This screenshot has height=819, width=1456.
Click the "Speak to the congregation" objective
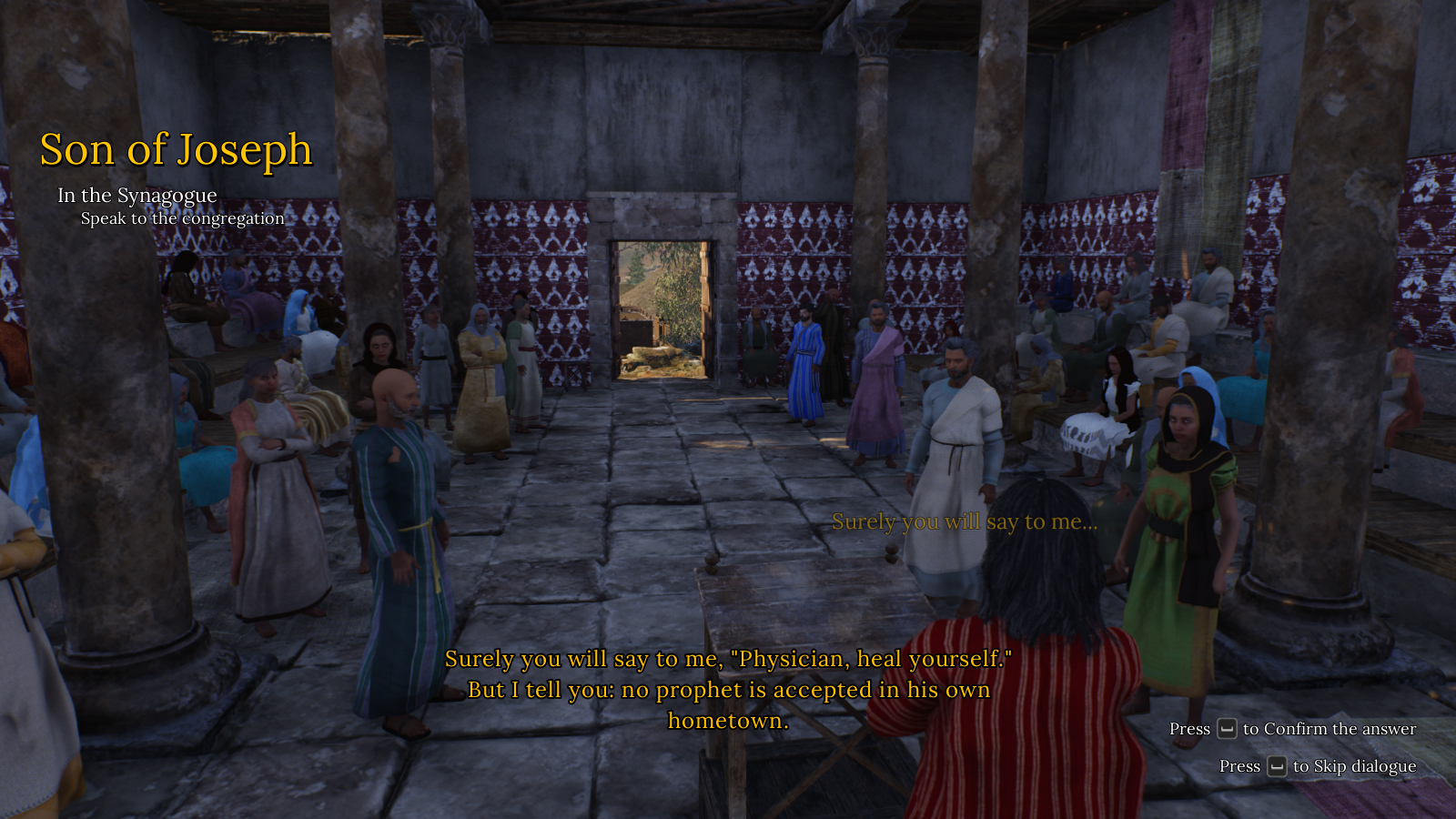182,218
